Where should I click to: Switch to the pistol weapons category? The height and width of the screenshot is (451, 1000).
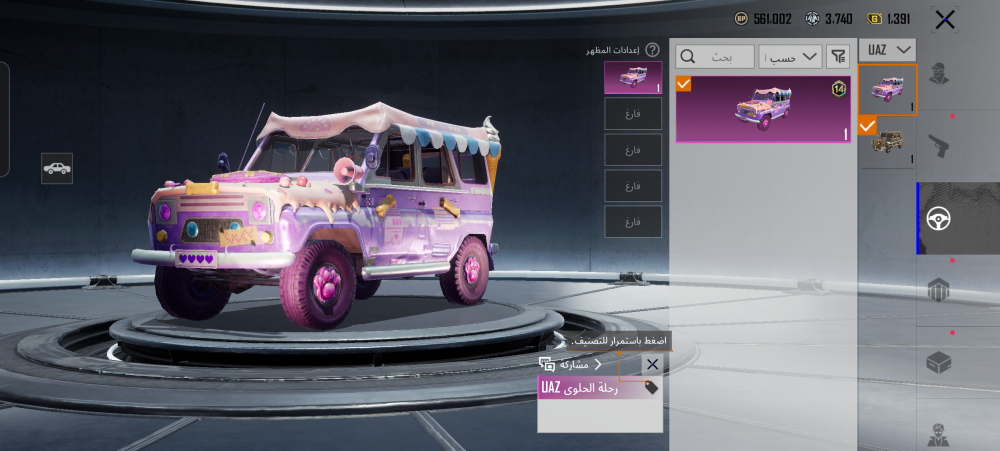pos(938,145)
